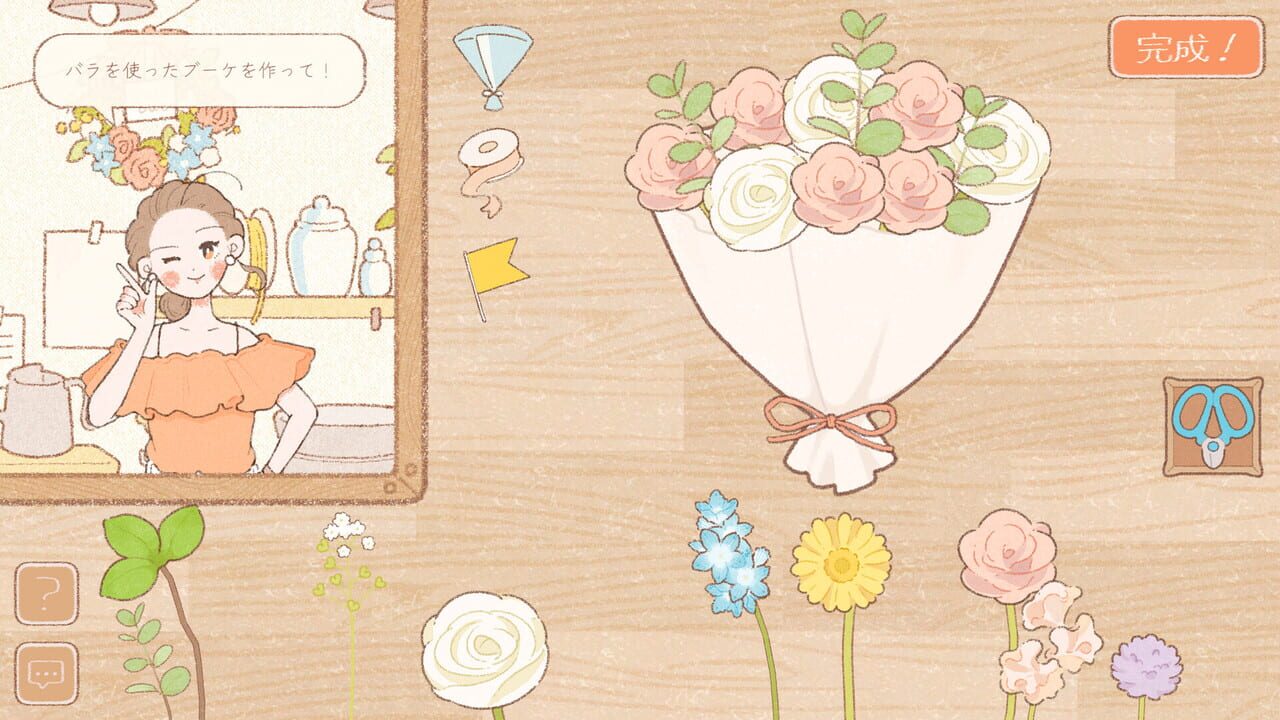Pick the yellow flag decoration
Image resolution: width=1280 pixels, height=720 pixels.
tap(495, 265)
